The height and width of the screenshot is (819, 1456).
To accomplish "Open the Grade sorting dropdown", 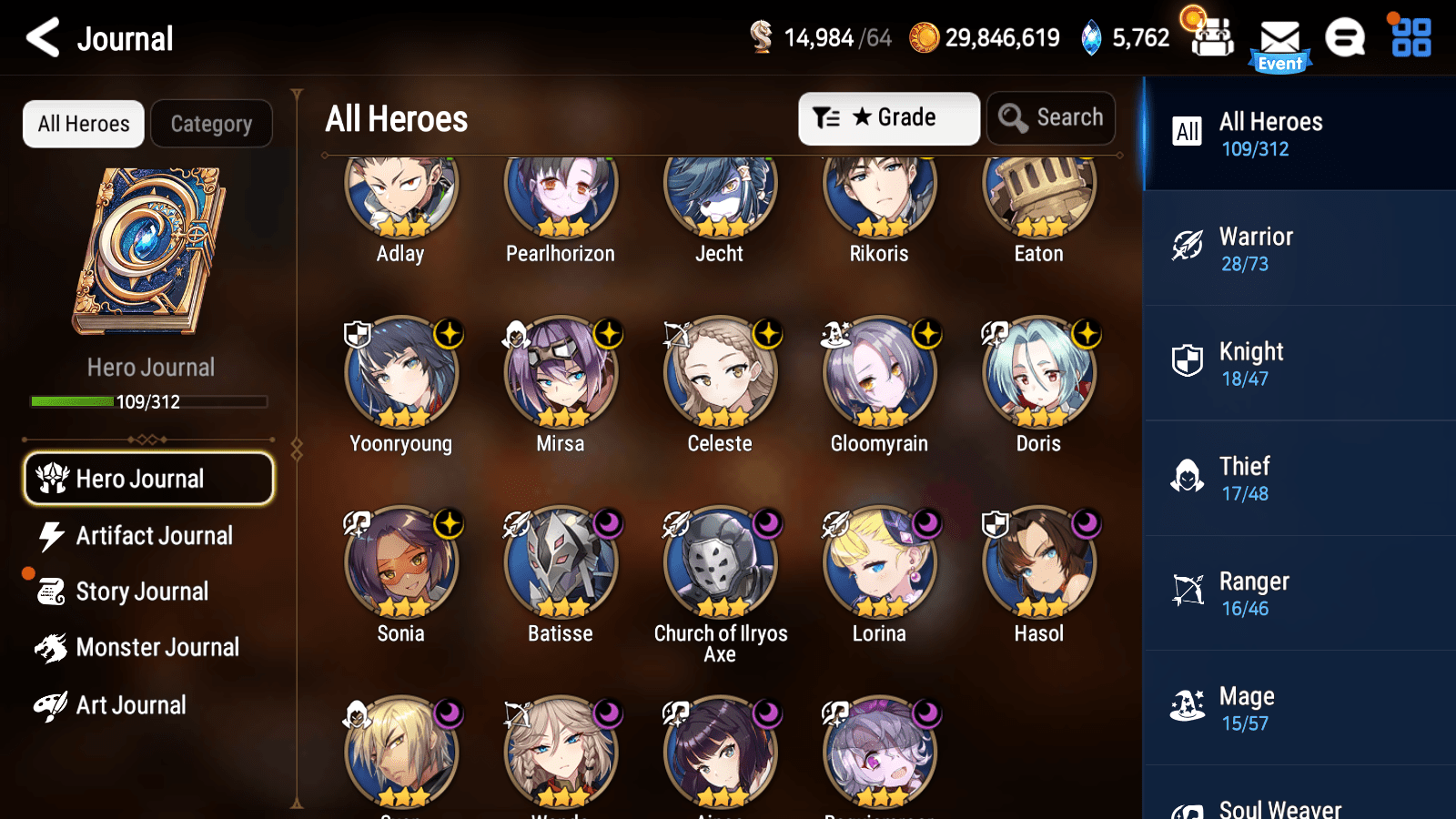I will pyautogui.click(x=888, y=117).
